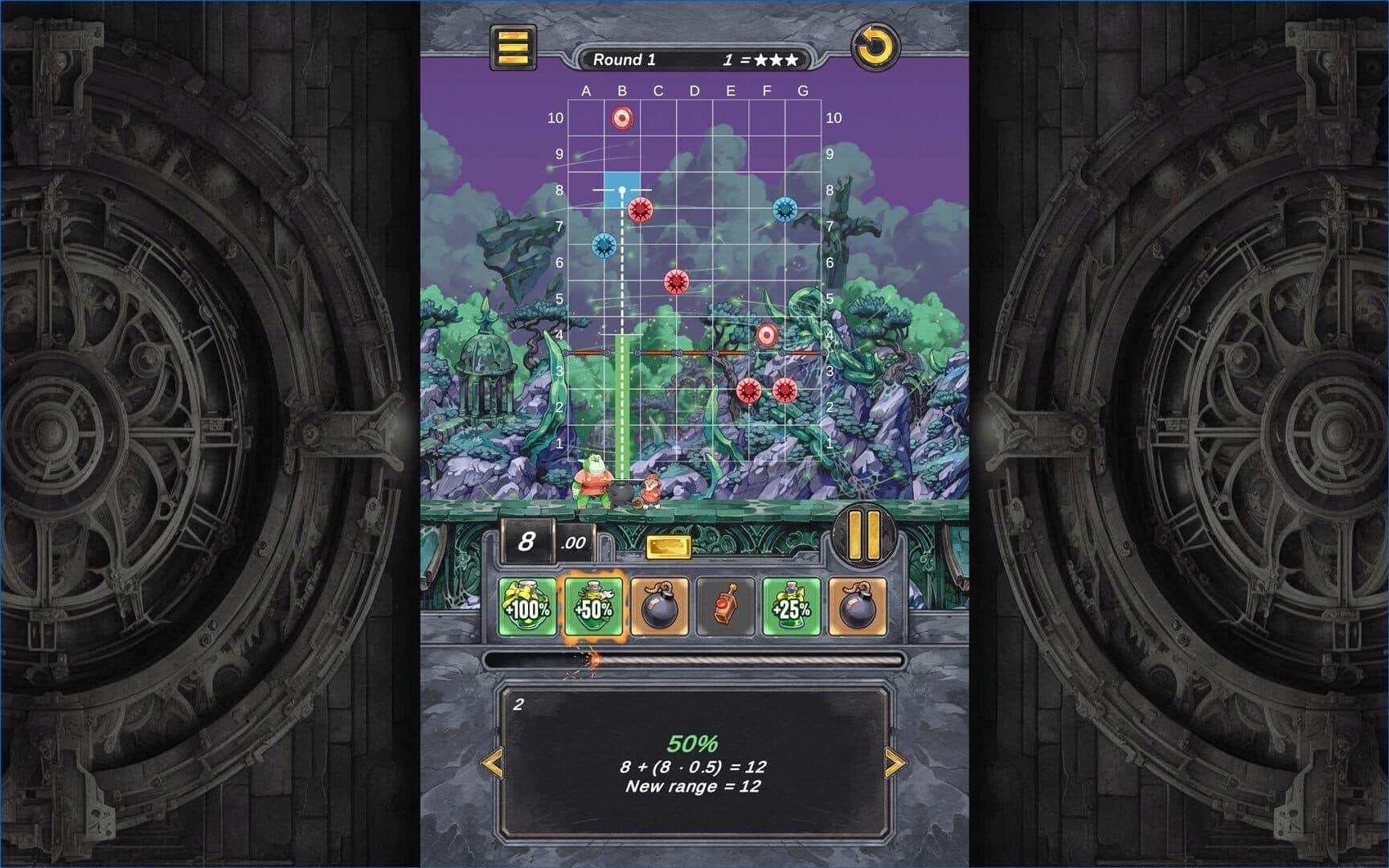
Task: Advance to the next hint page
Action: pyautogui.click(x=894, y=763)
